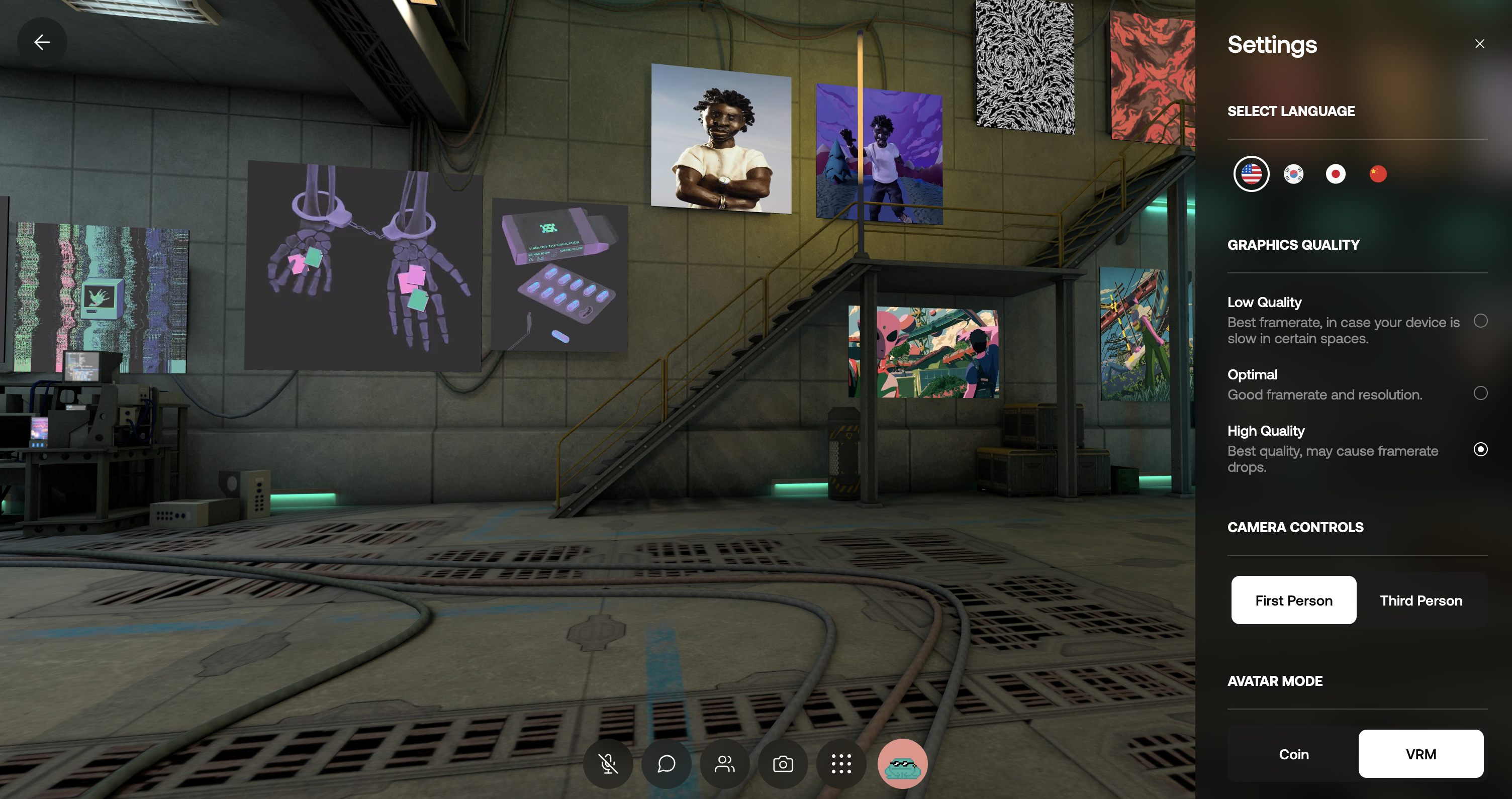Switch language to the Japanese flag
Viewport: 1512px width, 799px height.
coord(1336,174)
